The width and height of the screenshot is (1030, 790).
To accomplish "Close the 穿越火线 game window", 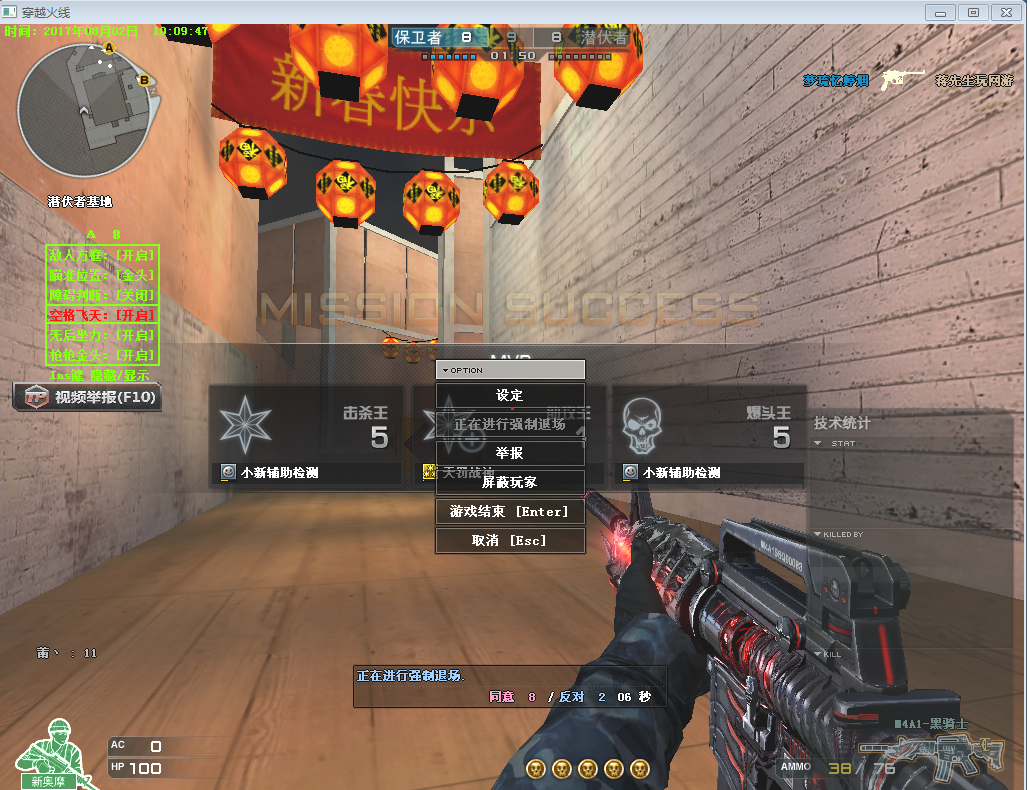I will pyautogui.click(x=1004, y=12).
